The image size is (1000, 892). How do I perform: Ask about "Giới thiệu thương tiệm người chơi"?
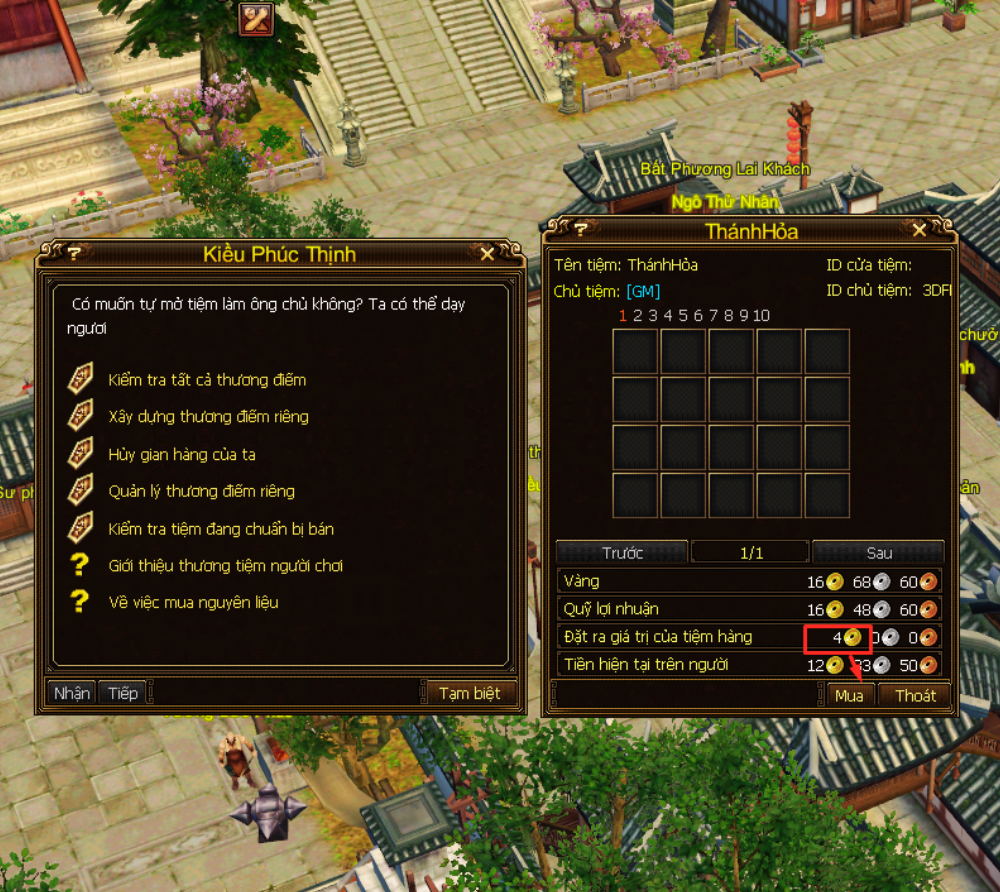(x=225, y=566)
